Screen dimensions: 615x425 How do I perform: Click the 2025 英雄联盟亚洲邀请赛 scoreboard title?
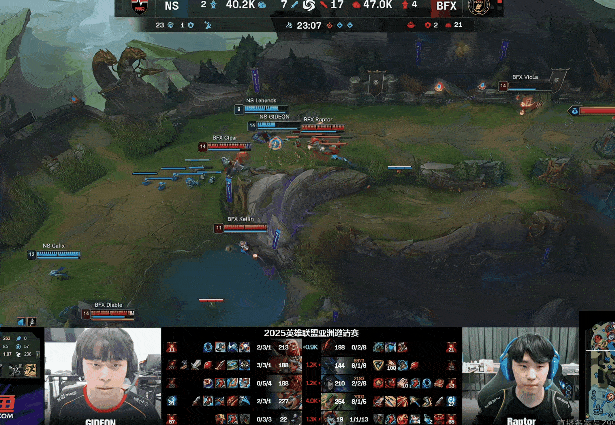(x=311, y=333)
